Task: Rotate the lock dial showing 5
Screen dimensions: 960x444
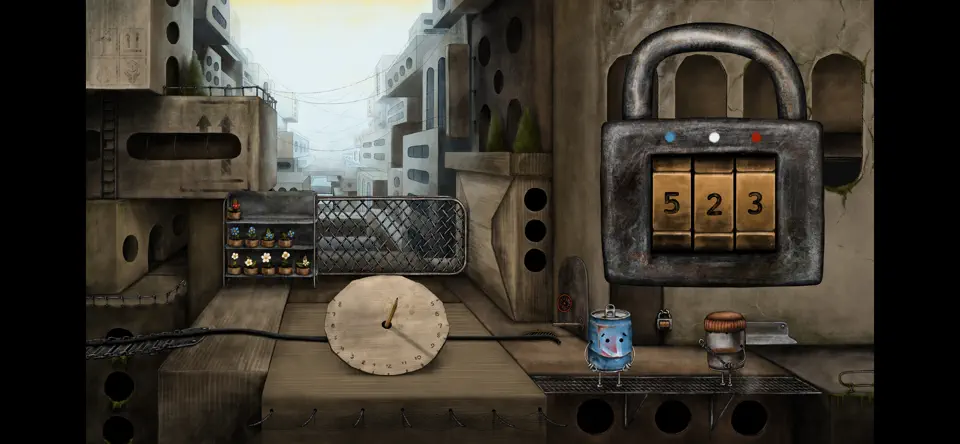Action: point(672,203)
